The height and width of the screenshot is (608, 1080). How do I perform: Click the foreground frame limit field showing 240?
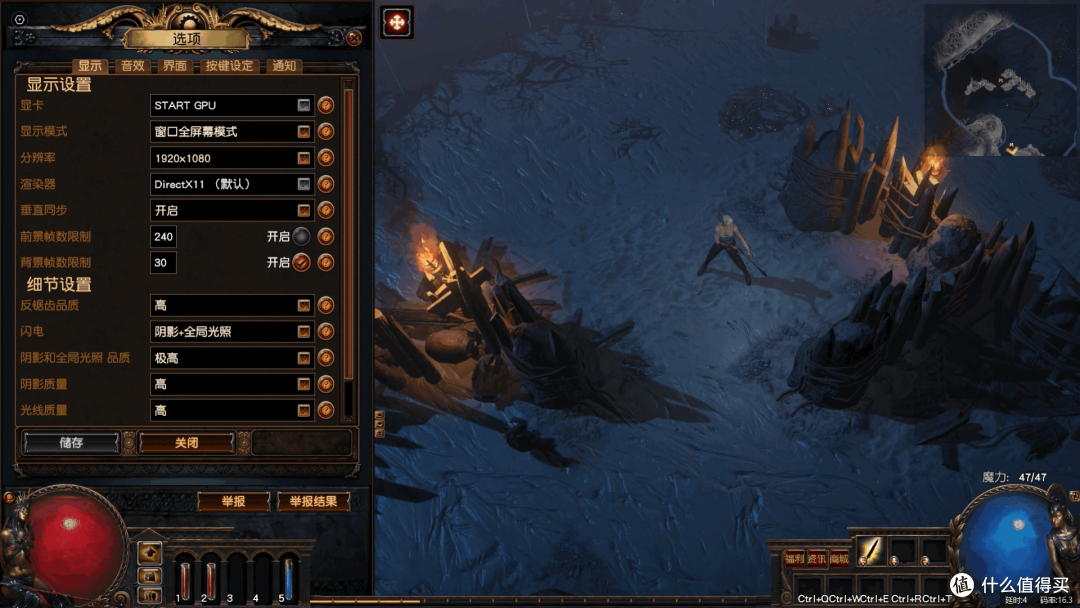coord(163,237)
